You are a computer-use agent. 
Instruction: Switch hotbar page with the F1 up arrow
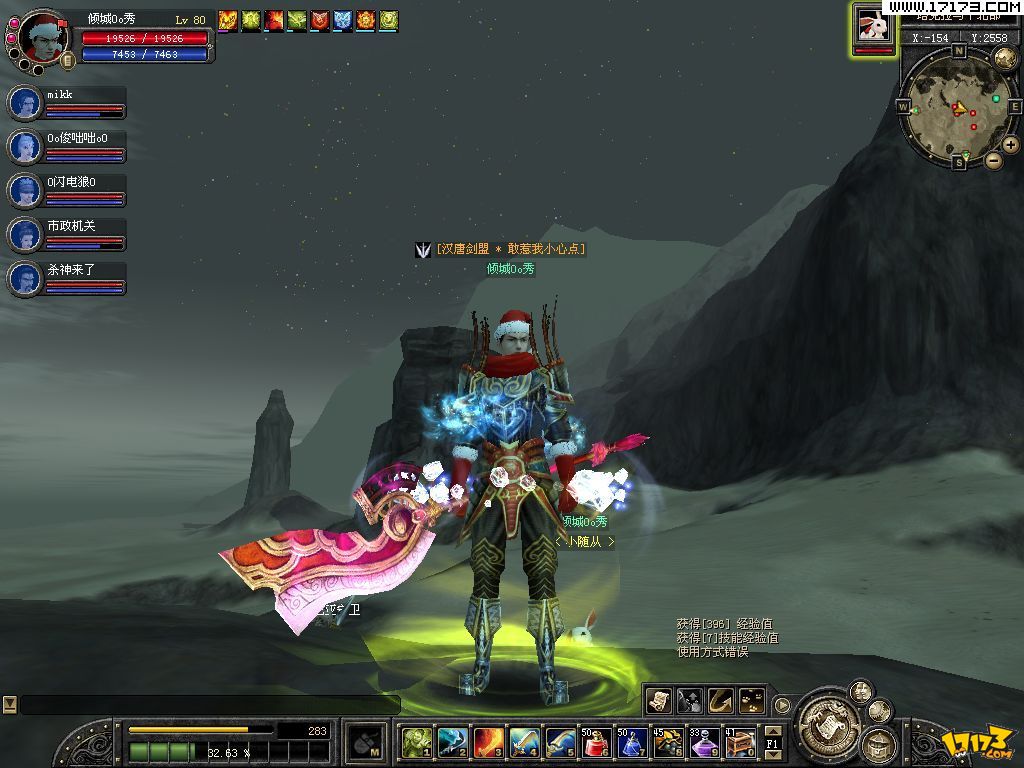tap(772, 731)
